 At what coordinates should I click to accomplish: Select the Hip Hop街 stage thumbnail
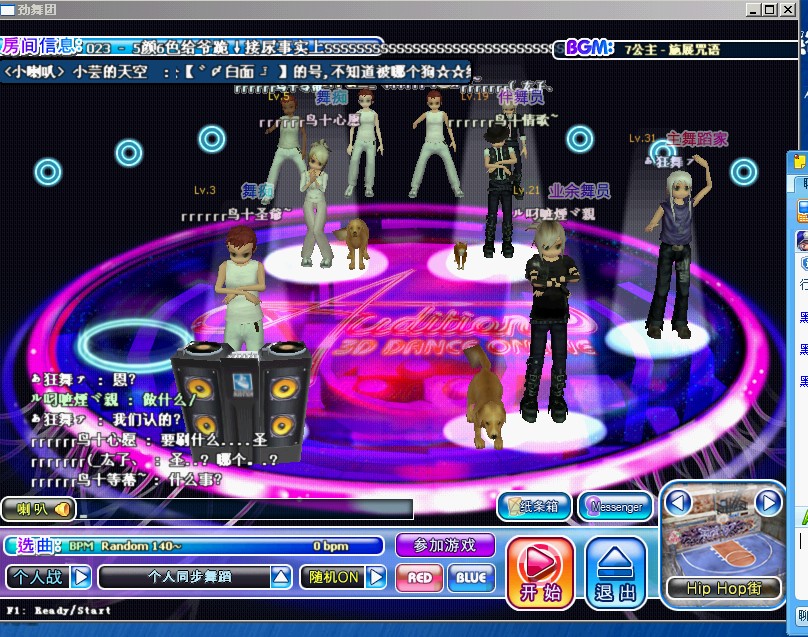pyautogui.click(x=723, y=547)
